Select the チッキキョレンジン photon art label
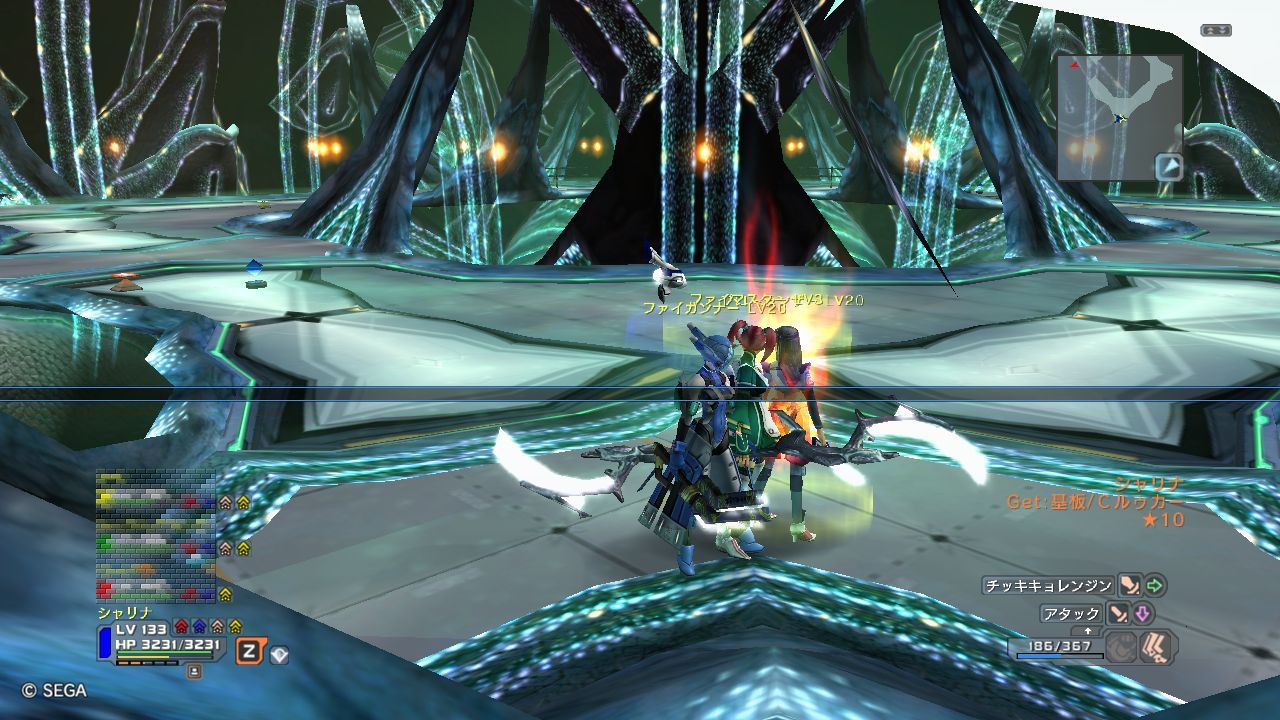Screen dimensions: 1280x720 tap(1048, 585)
